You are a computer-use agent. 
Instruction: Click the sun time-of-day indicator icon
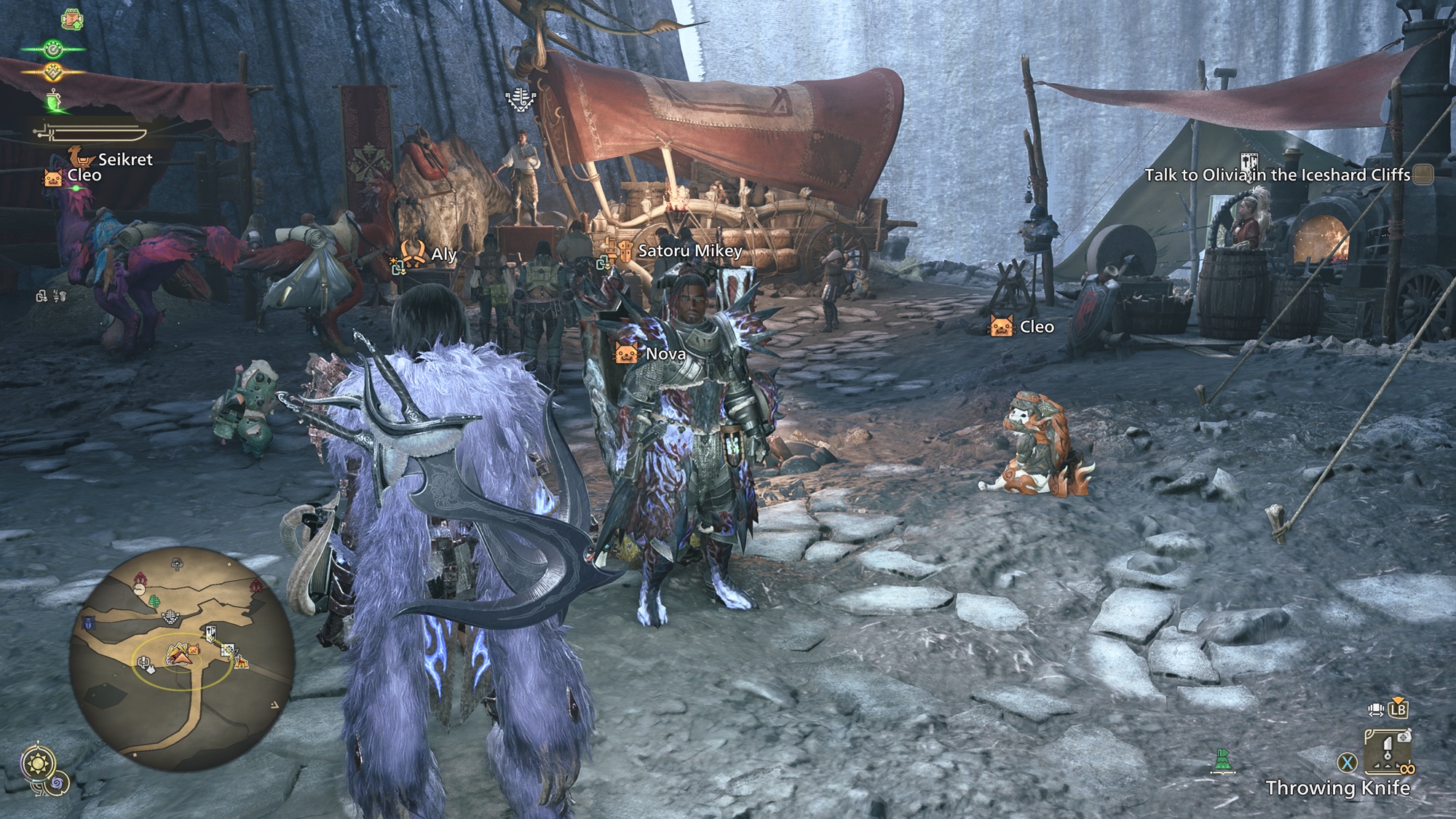pyautogui.click(x=37, y=764)
